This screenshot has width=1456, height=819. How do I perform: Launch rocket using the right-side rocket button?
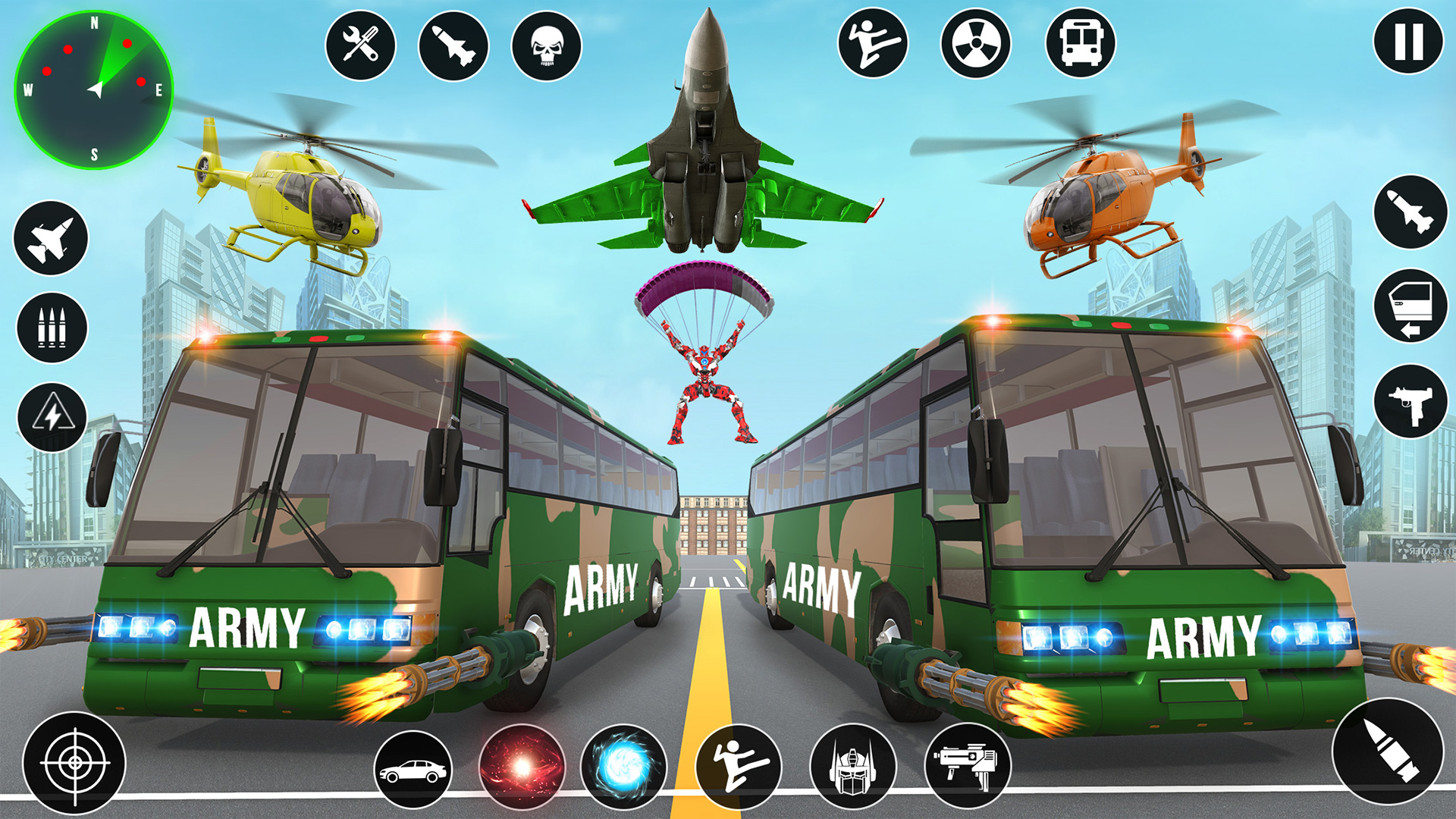1410,212
